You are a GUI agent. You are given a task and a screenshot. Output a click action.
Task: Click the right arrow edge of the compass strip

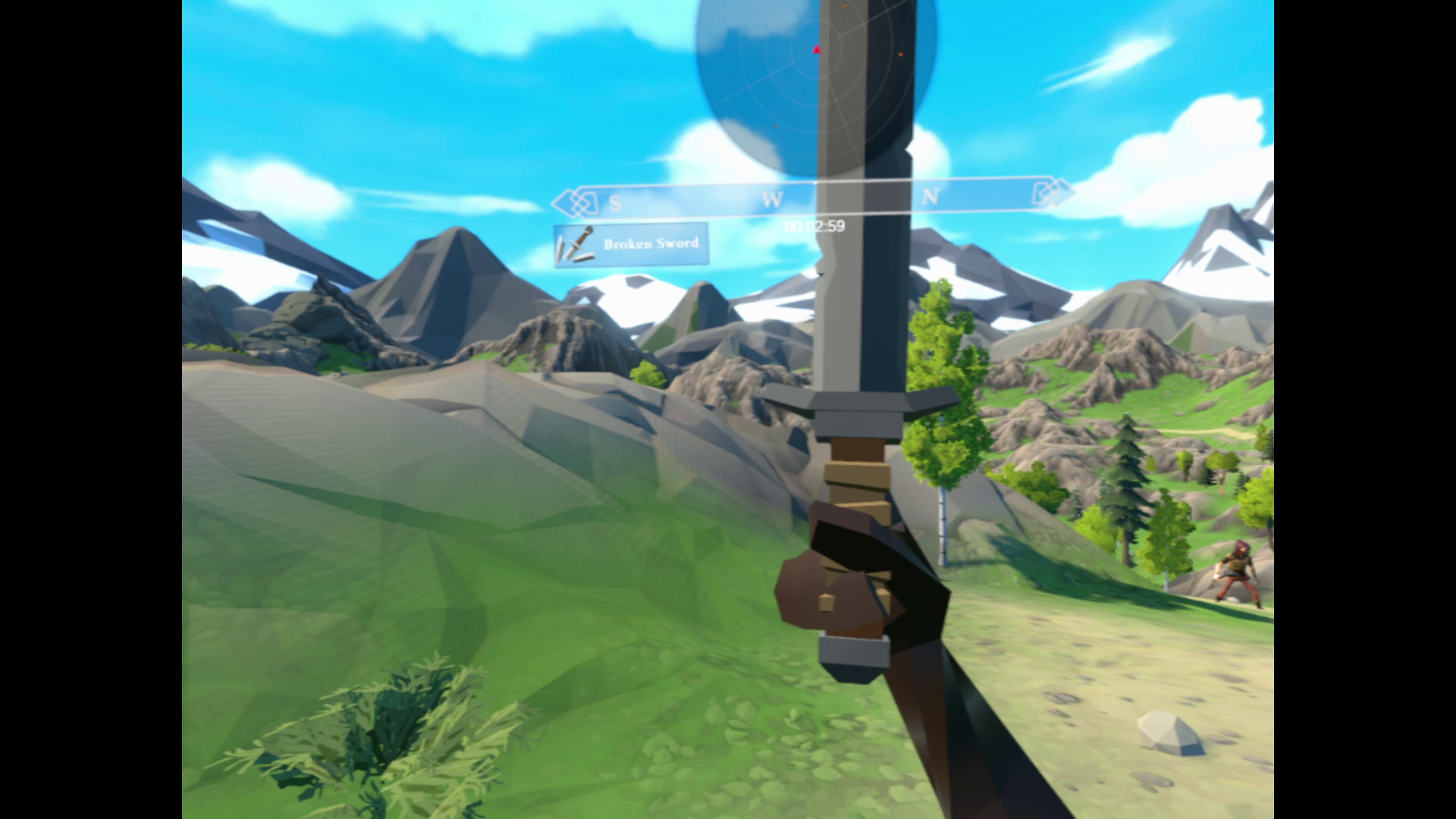pyautogui.click(x=1069, y=194)
